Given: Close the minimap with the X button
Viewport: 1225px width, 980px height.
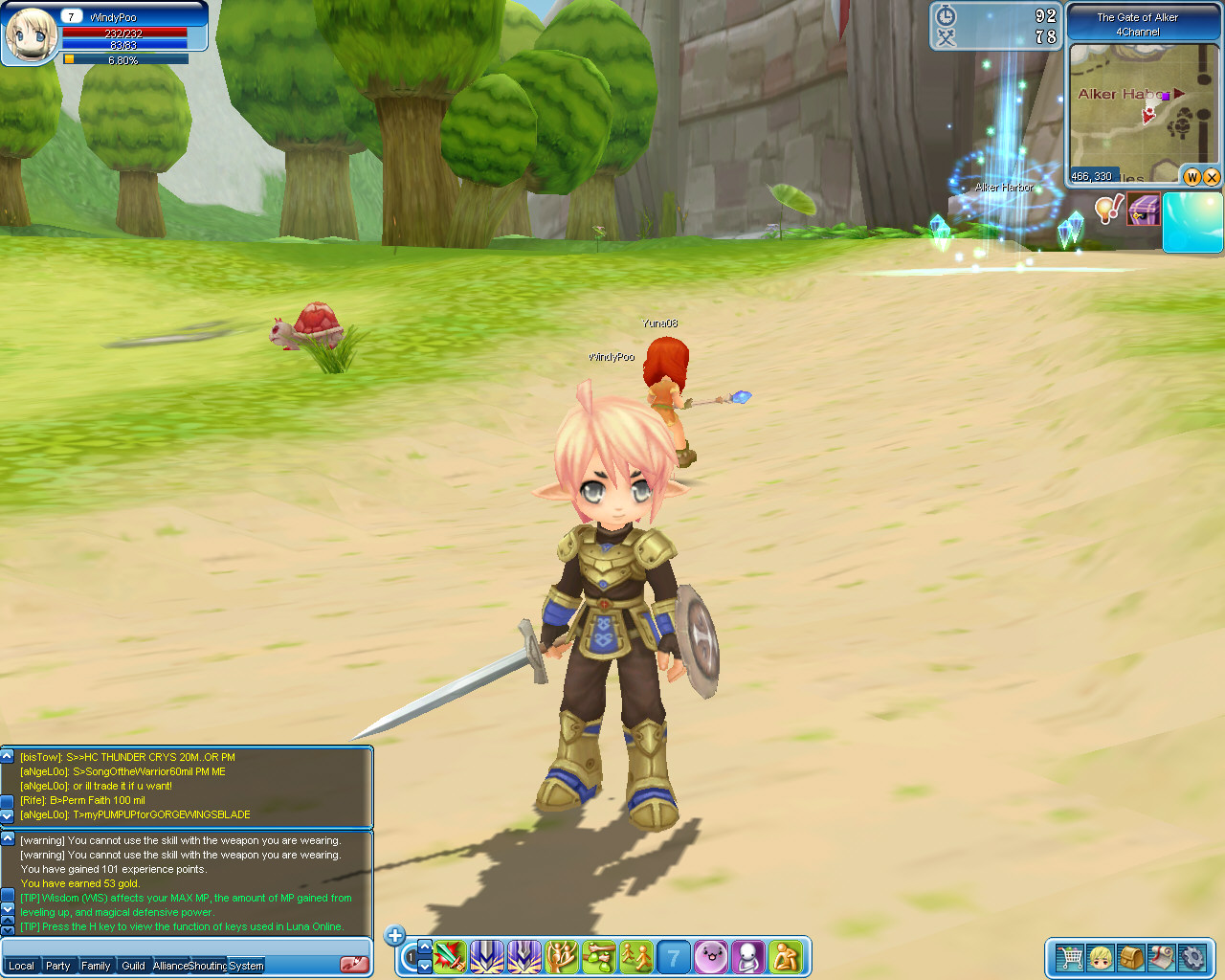Looking at the screenshot, I should pyautogui.click(x=1212, y=176).
